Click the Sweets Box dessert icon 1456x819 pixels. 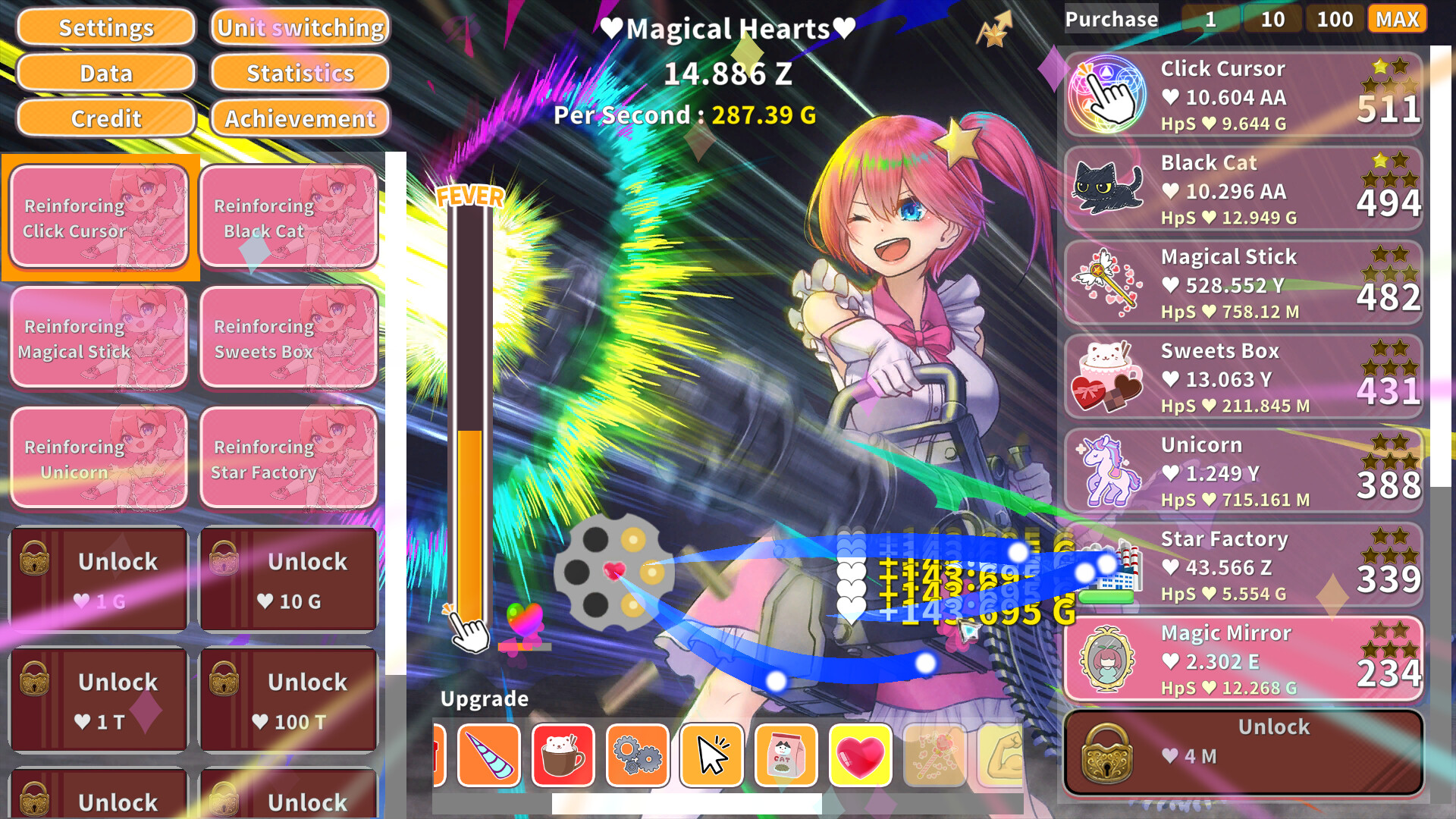[1106, 377]
